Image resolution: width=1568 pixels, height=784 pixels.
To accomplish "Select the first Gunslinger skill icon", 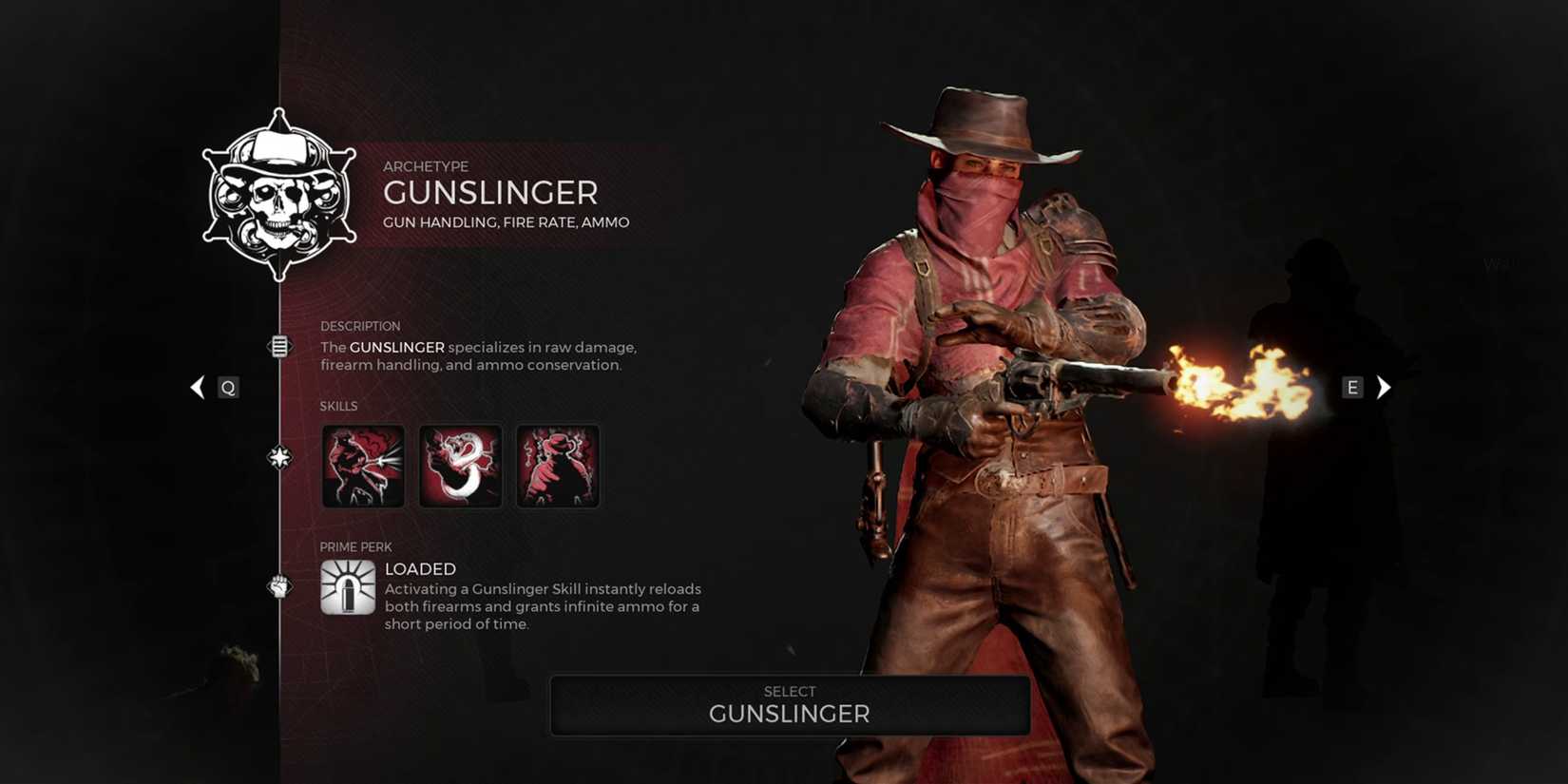I will tap(363, 465).
